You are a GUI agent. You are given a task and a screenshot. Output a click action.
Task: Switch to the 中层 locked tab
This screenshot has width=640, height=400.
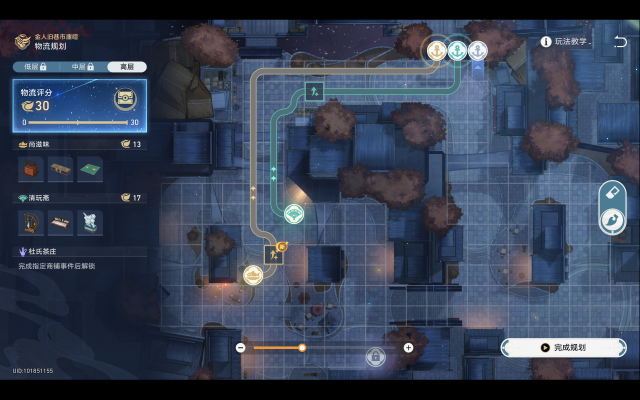(81, 67)
